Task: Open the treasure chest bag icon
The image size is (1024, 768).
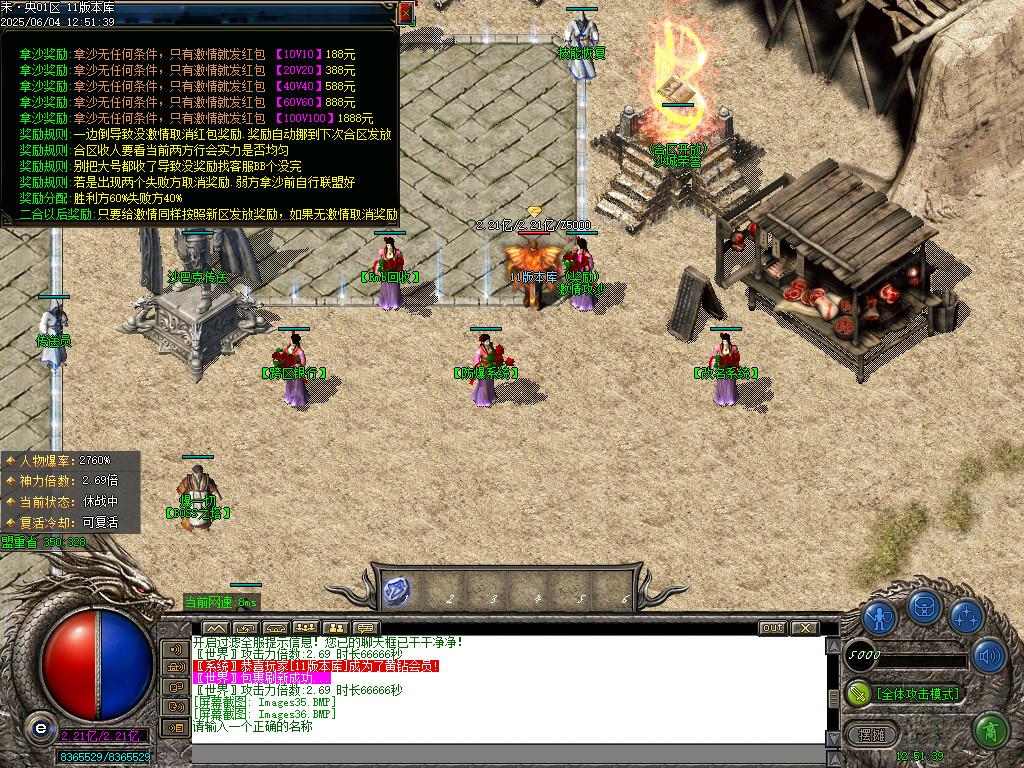Action: click(x=924, y=606)
